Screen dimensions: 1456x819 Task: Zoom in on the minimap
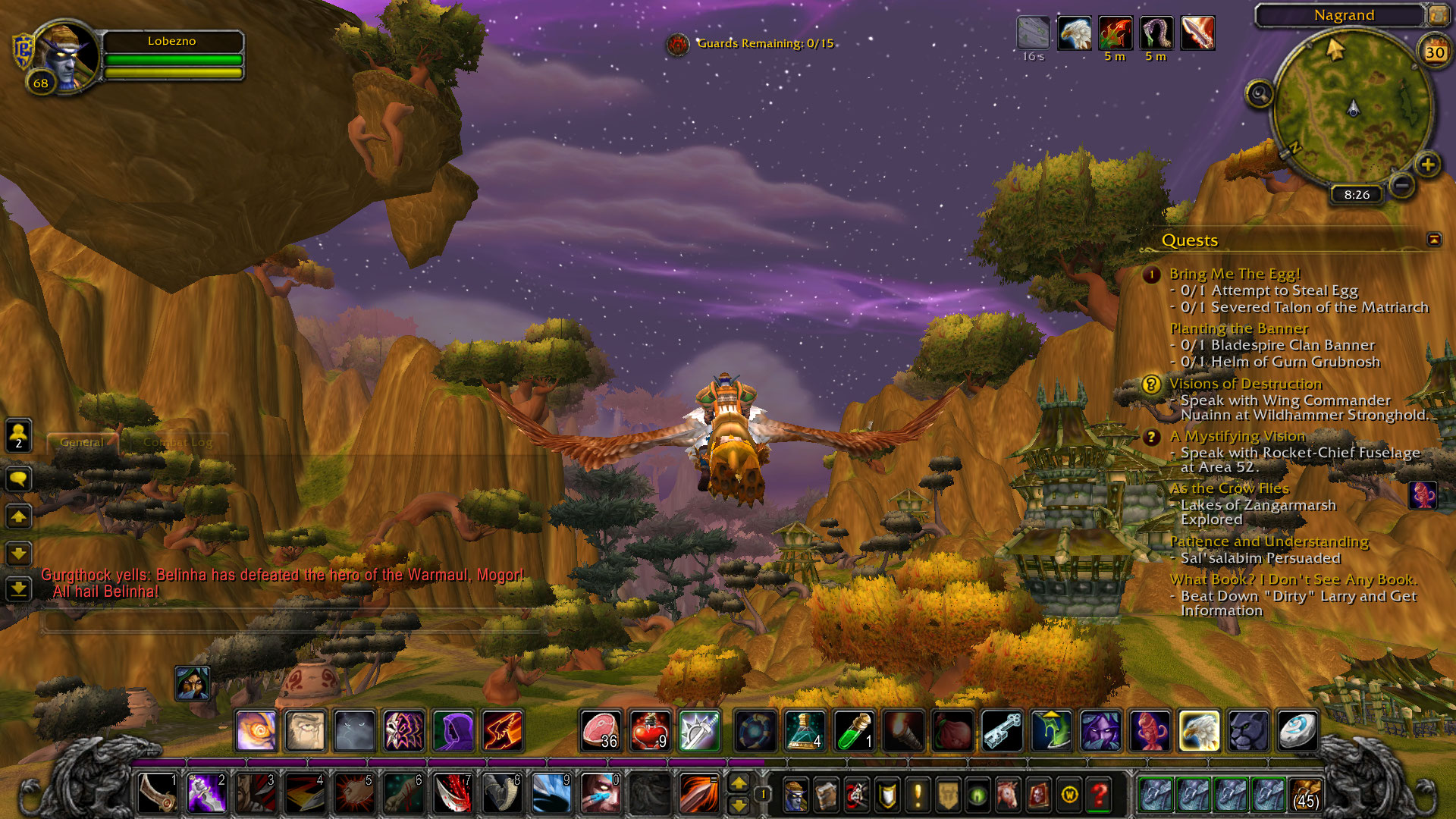click(1428, 165)
